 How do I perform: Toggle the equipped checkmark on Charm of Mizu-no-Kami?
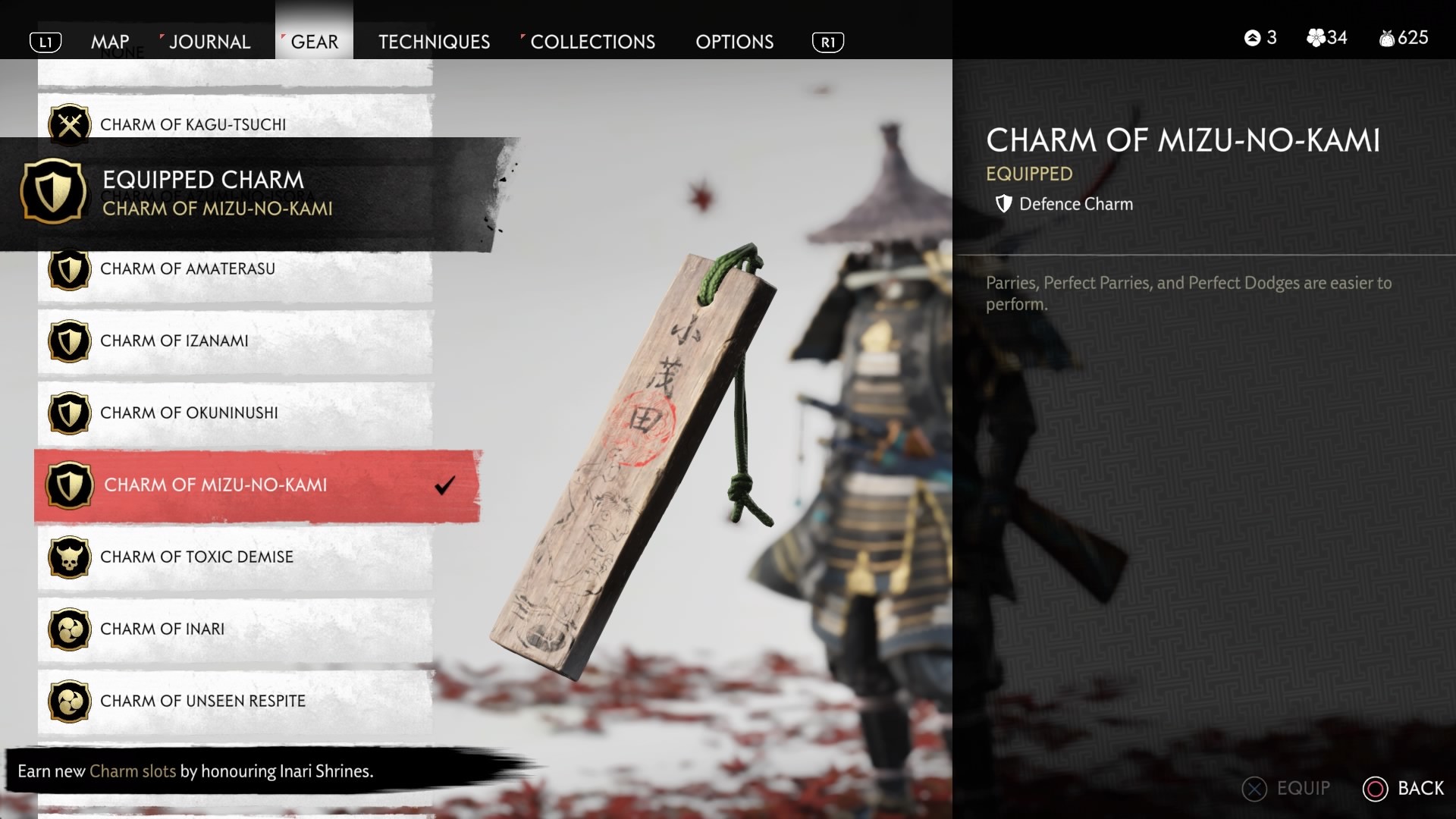[x=445, y=486]
